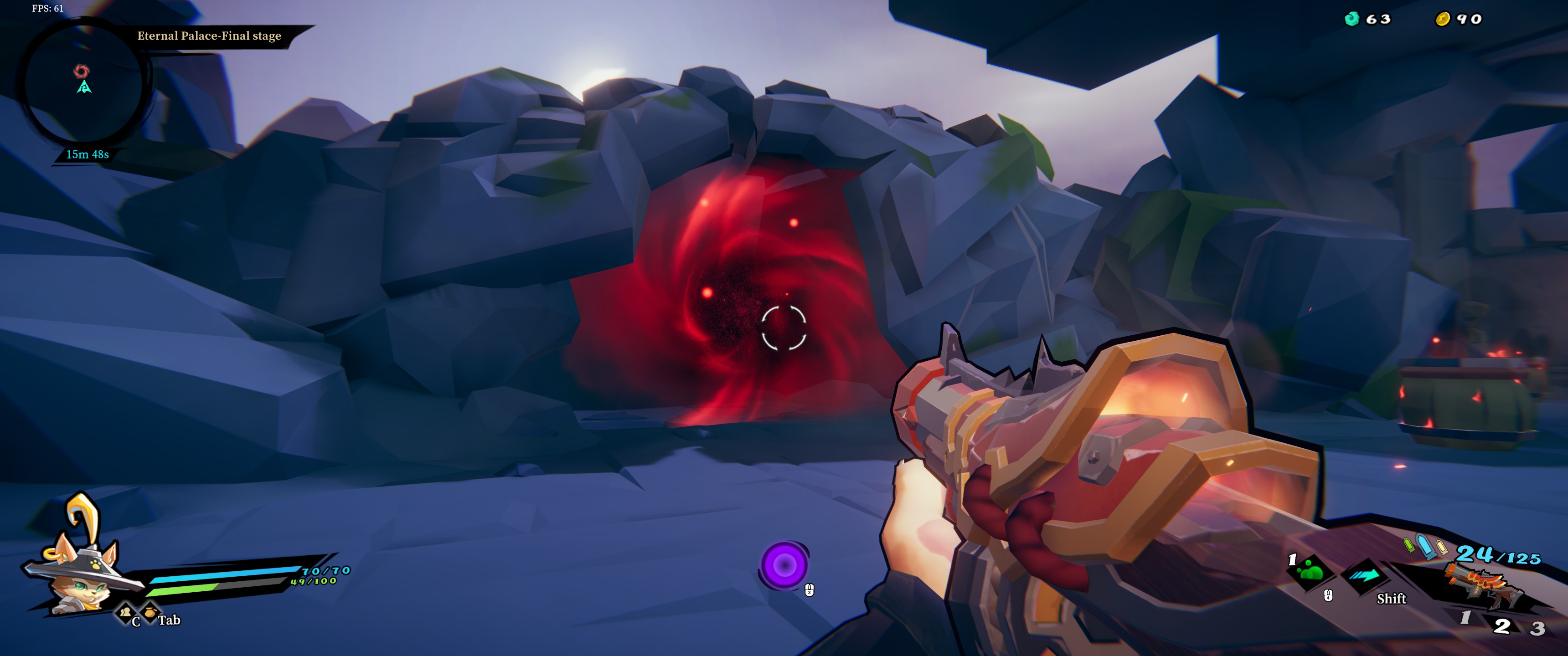Click the red swirl portal marker on minimap

81,71
